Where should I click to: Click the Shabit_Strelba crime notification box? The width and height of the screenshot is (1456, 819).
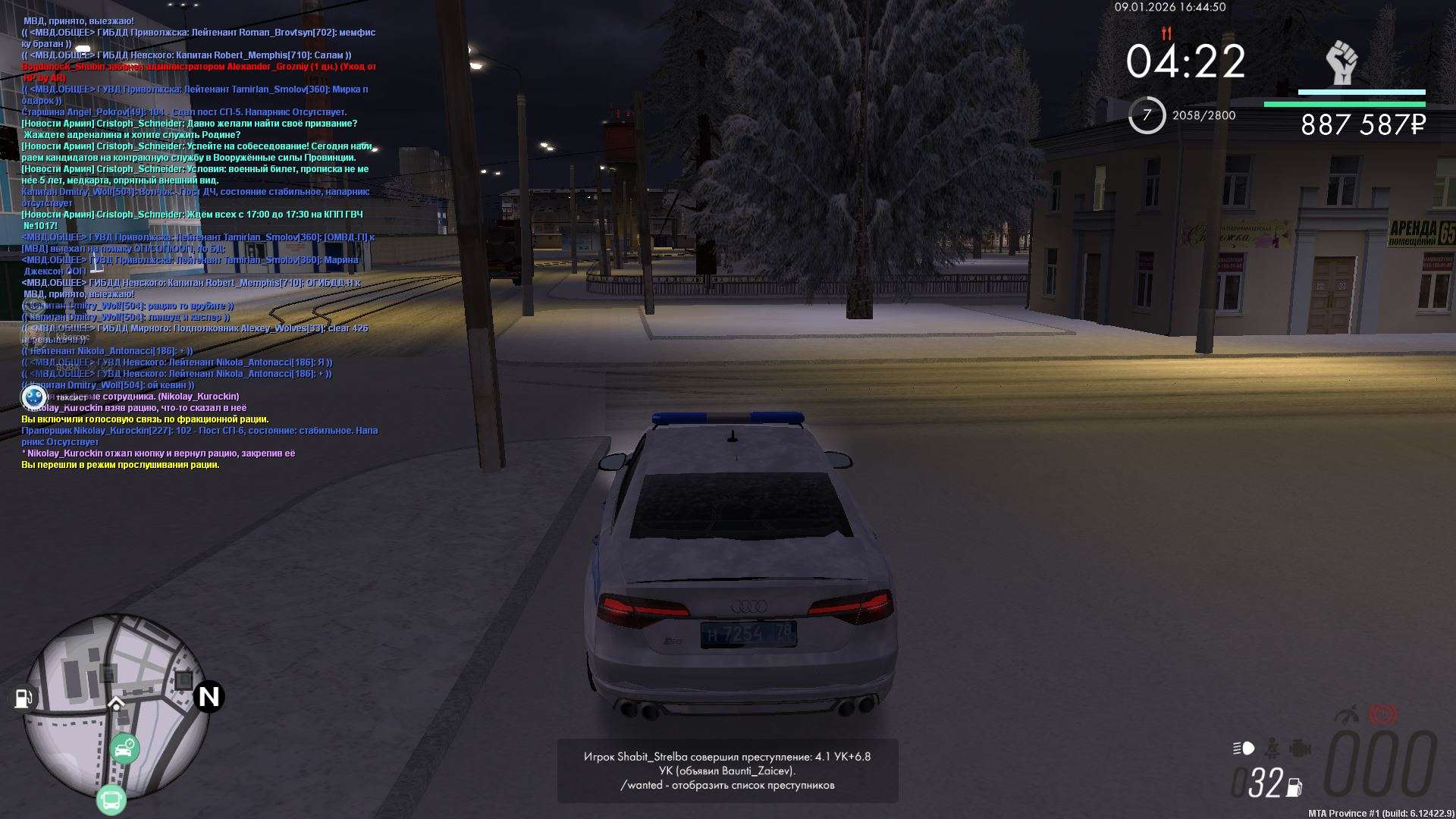[727, 770]
